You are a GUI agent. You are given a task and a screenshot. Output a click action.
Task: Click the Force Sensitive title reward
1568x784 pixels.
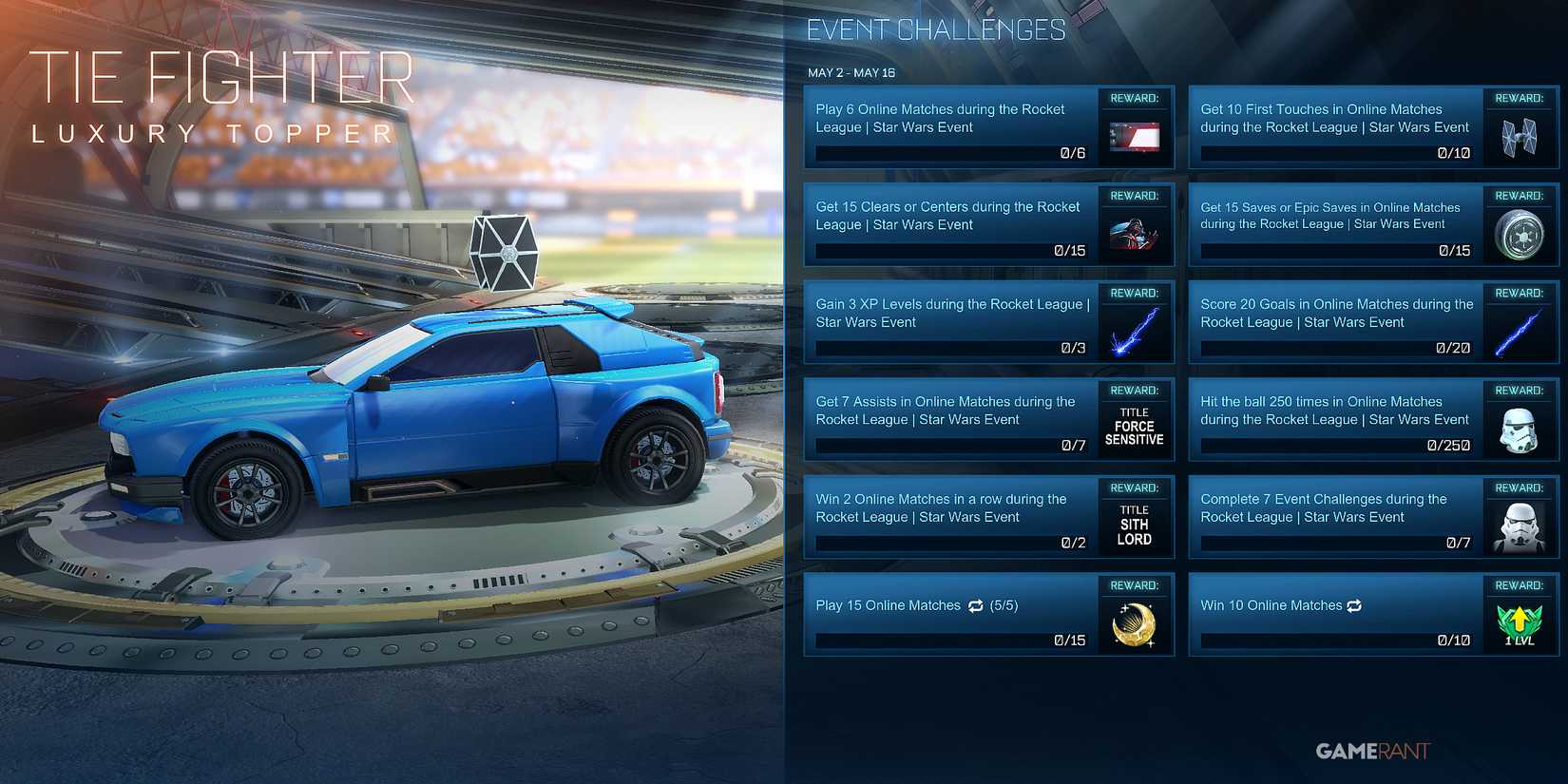[x=1134, y=425]
